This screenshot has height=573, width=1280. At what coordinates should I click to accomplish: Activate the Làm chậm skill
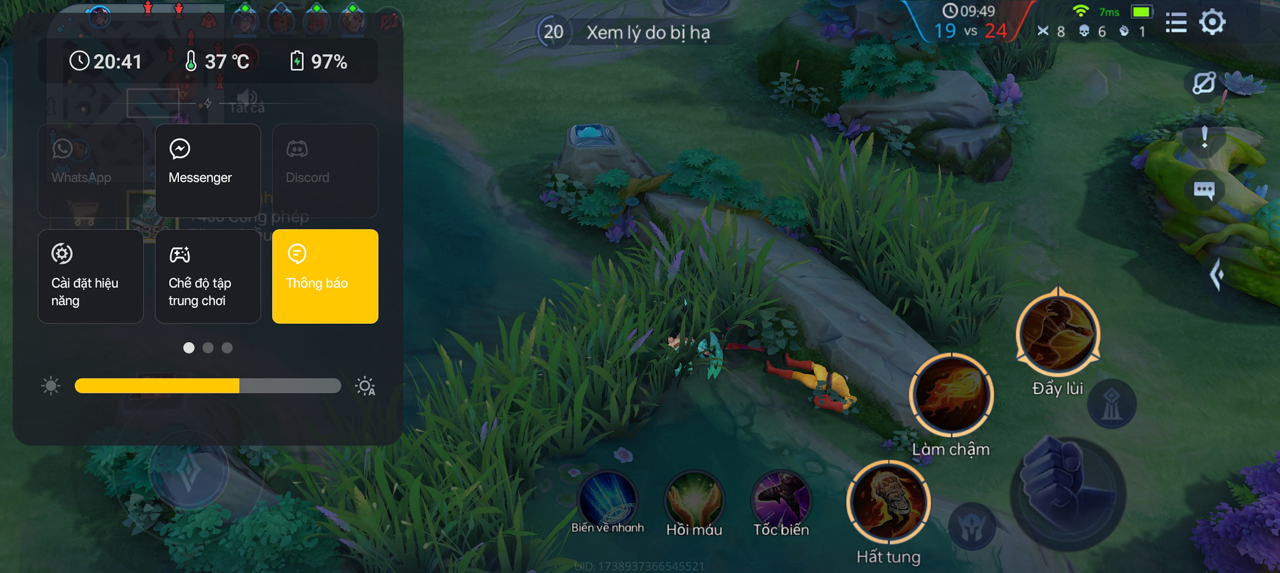(950, 396)
